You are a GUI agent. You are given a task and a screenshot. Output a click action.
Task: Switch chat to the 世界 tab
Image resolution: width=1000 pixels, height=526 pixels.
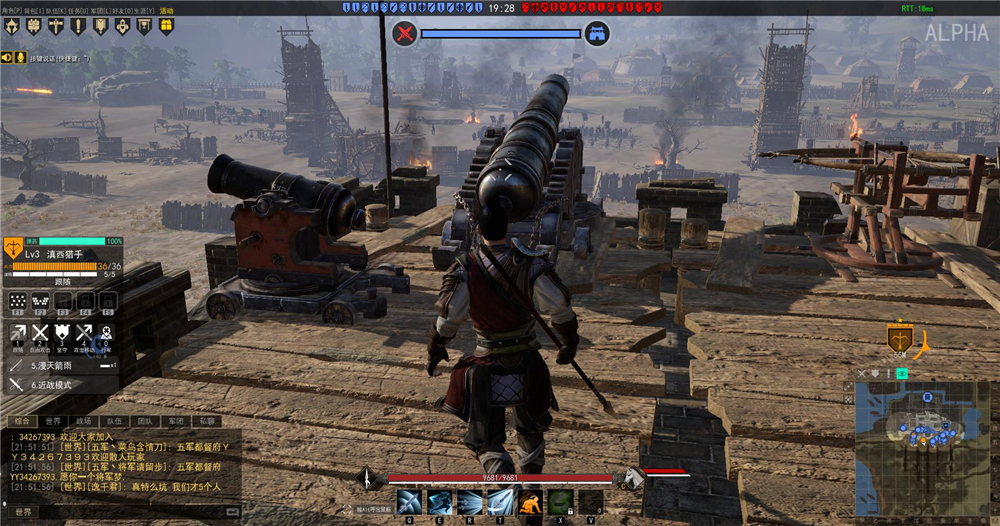52,422
